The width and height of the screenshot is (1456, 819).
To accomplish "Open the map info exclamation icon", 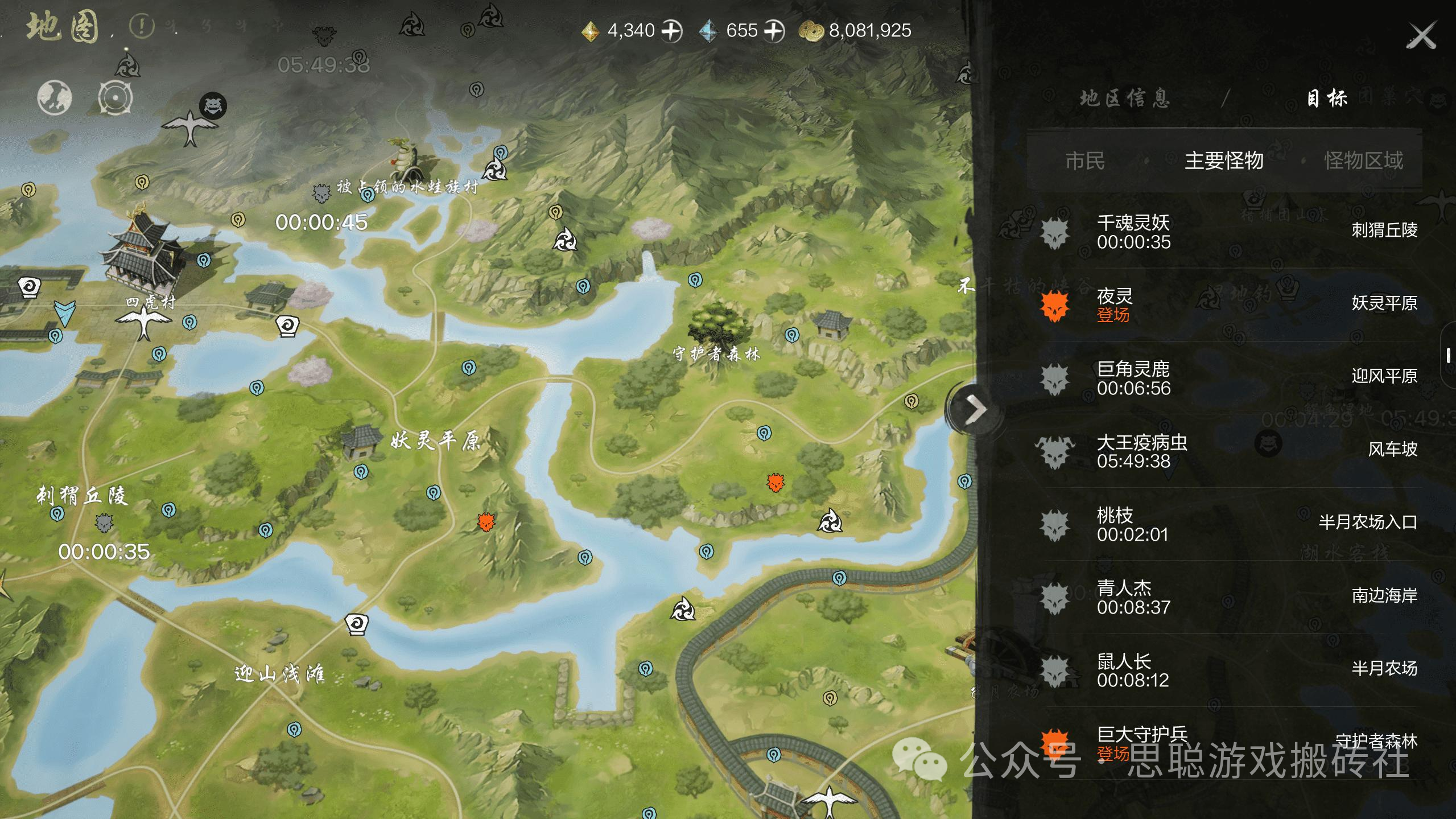I will pos(141,26).
